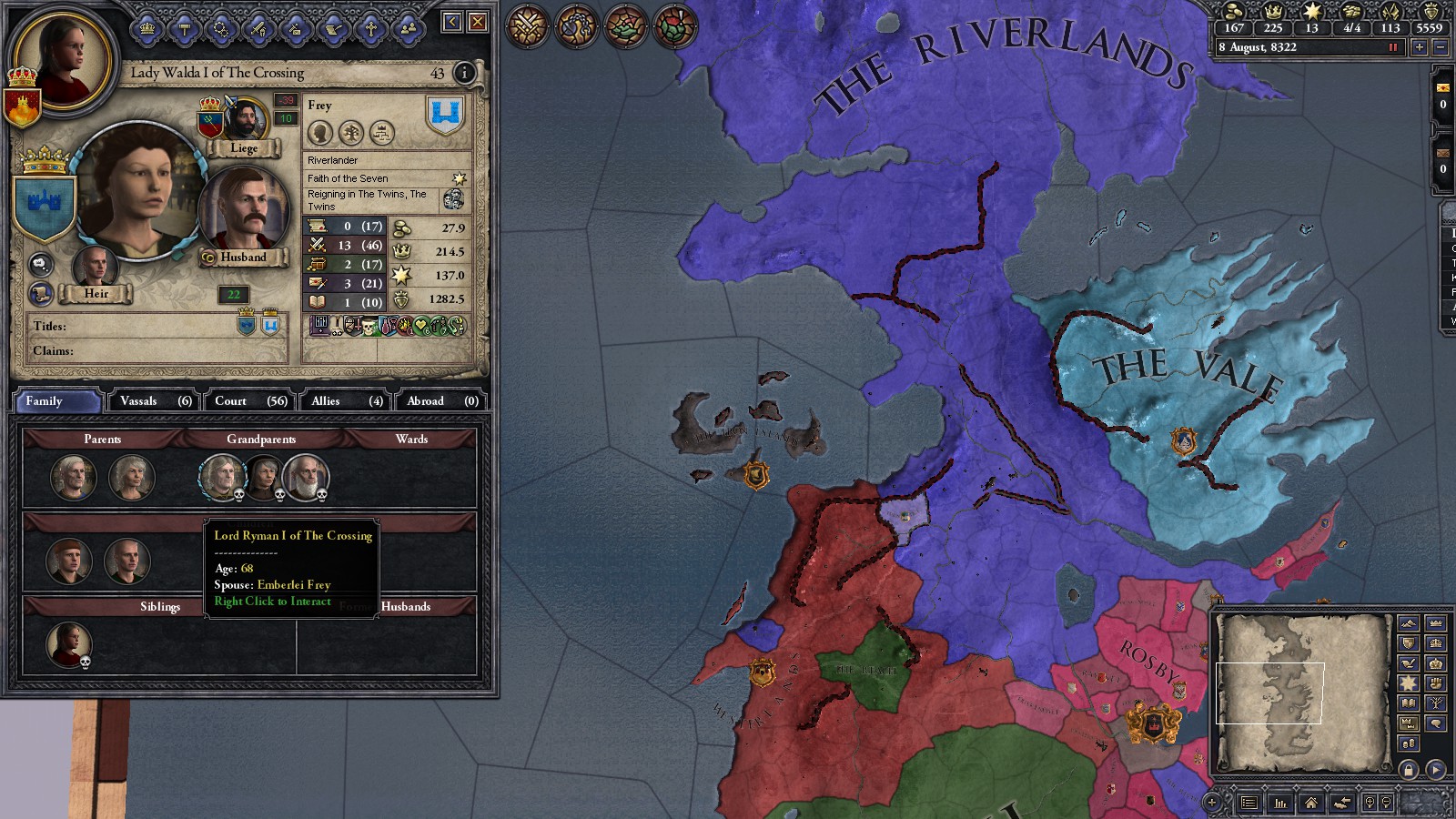Open the Intrigue screen

(x=295, y=27)
